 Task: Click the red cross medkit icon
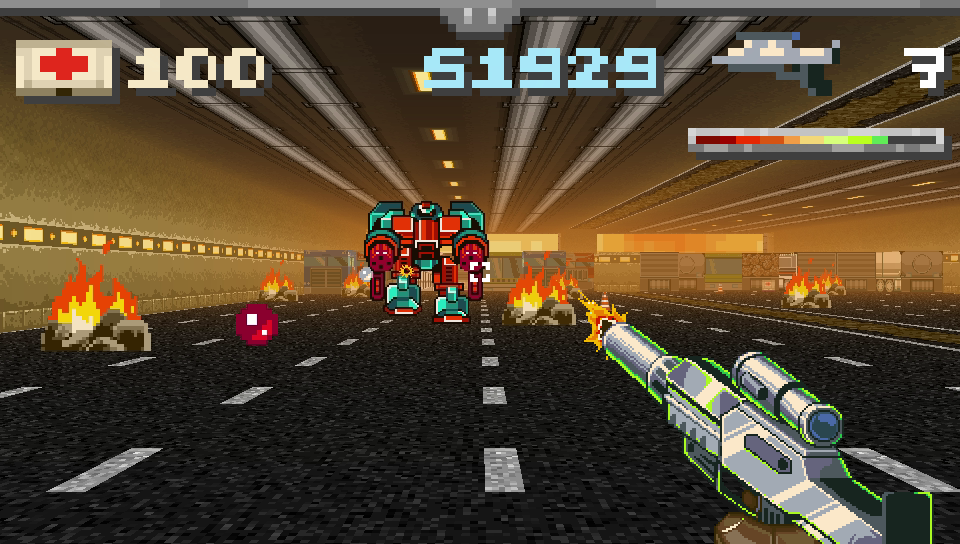point(65,67)
